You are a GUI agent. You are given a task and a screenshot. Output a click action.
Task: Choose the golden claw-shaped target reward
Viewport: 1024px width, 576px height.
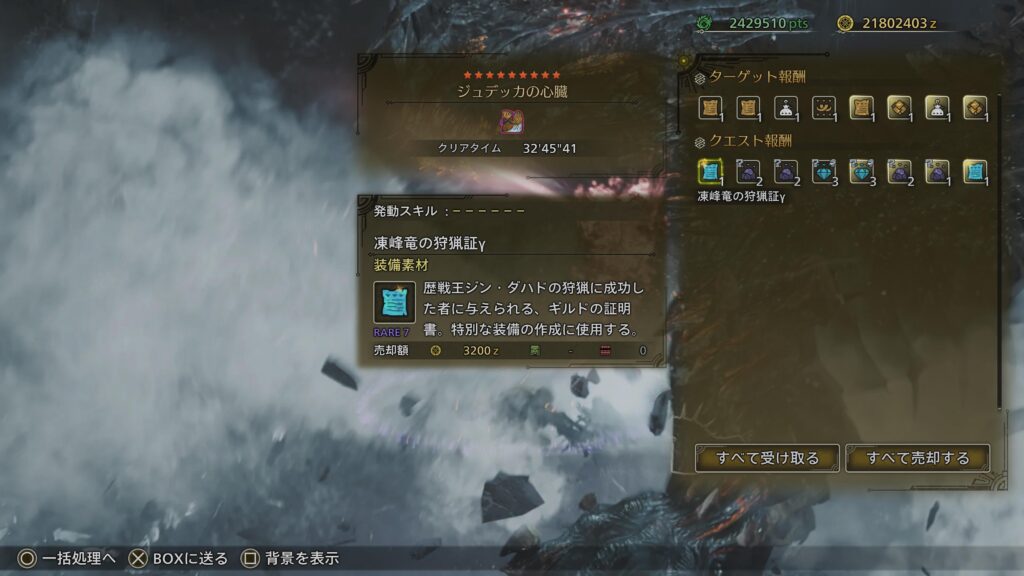[x=824, y=108]
